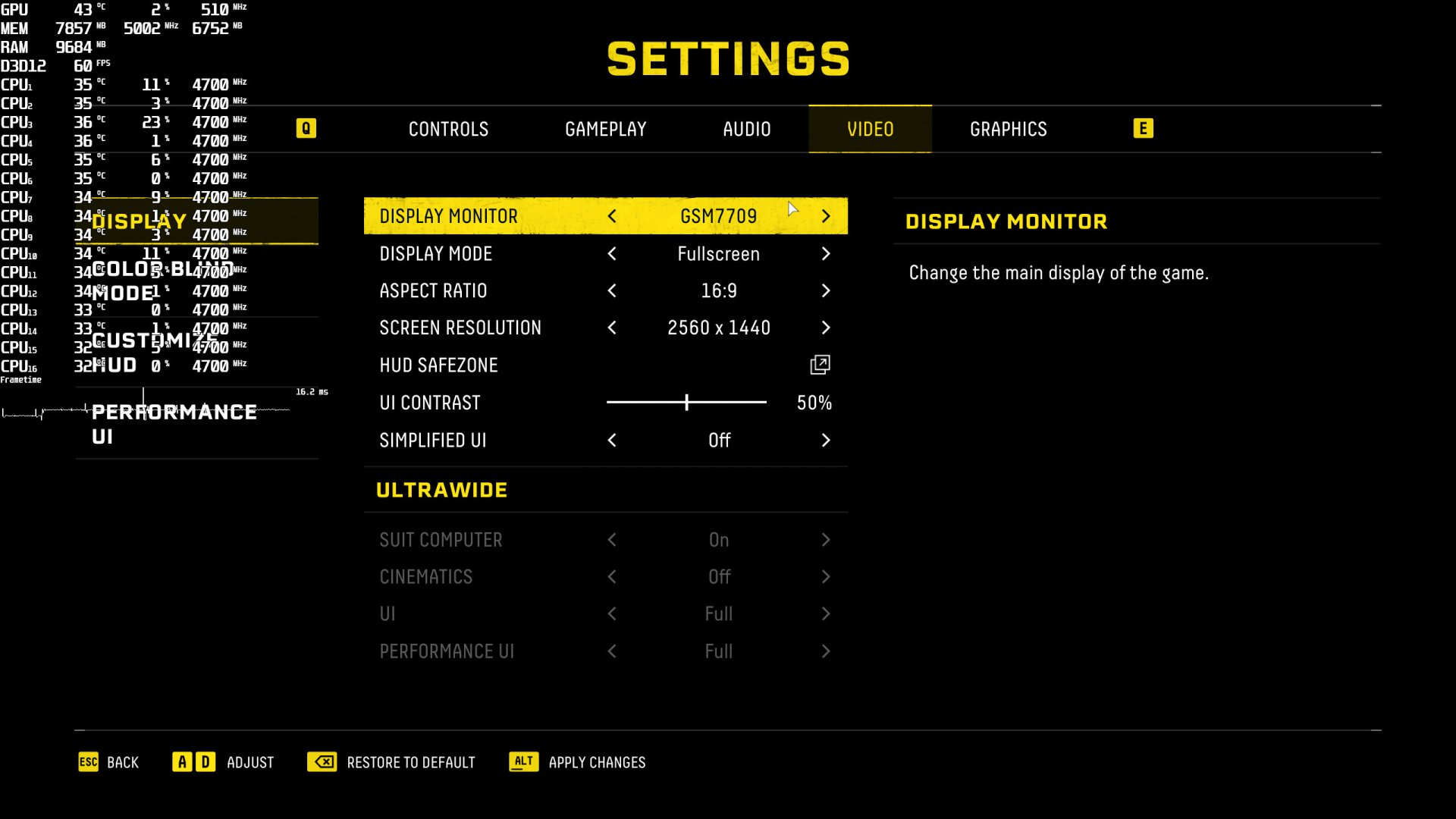
Task: Click the backspace Restore to Default icon
Action: click(323, 762)
